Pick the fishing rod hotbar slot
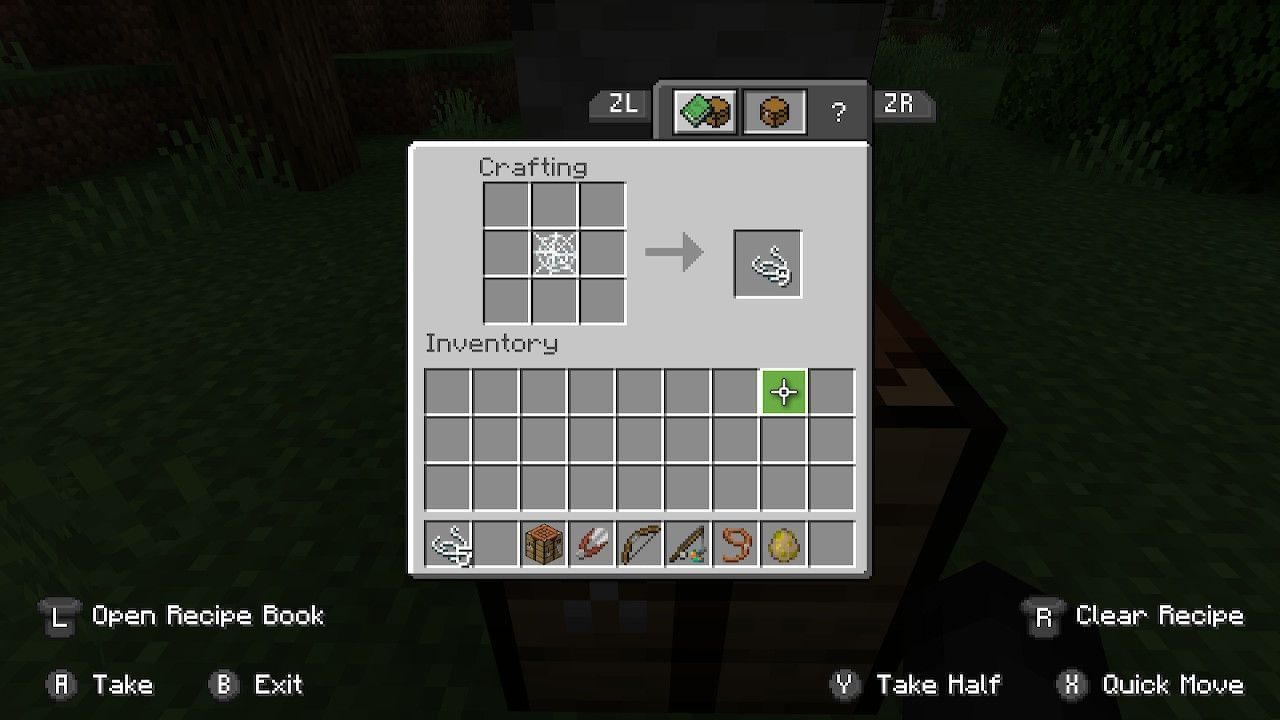 coord(688,545)
